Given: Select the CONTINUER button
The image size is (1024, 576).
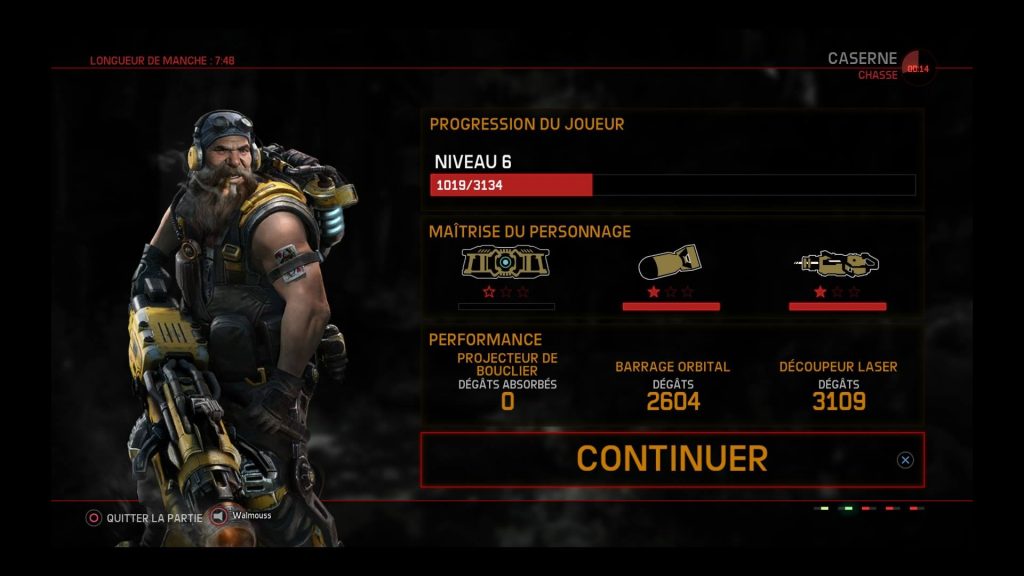Looking at the screenshot, I should coord(672,459).
